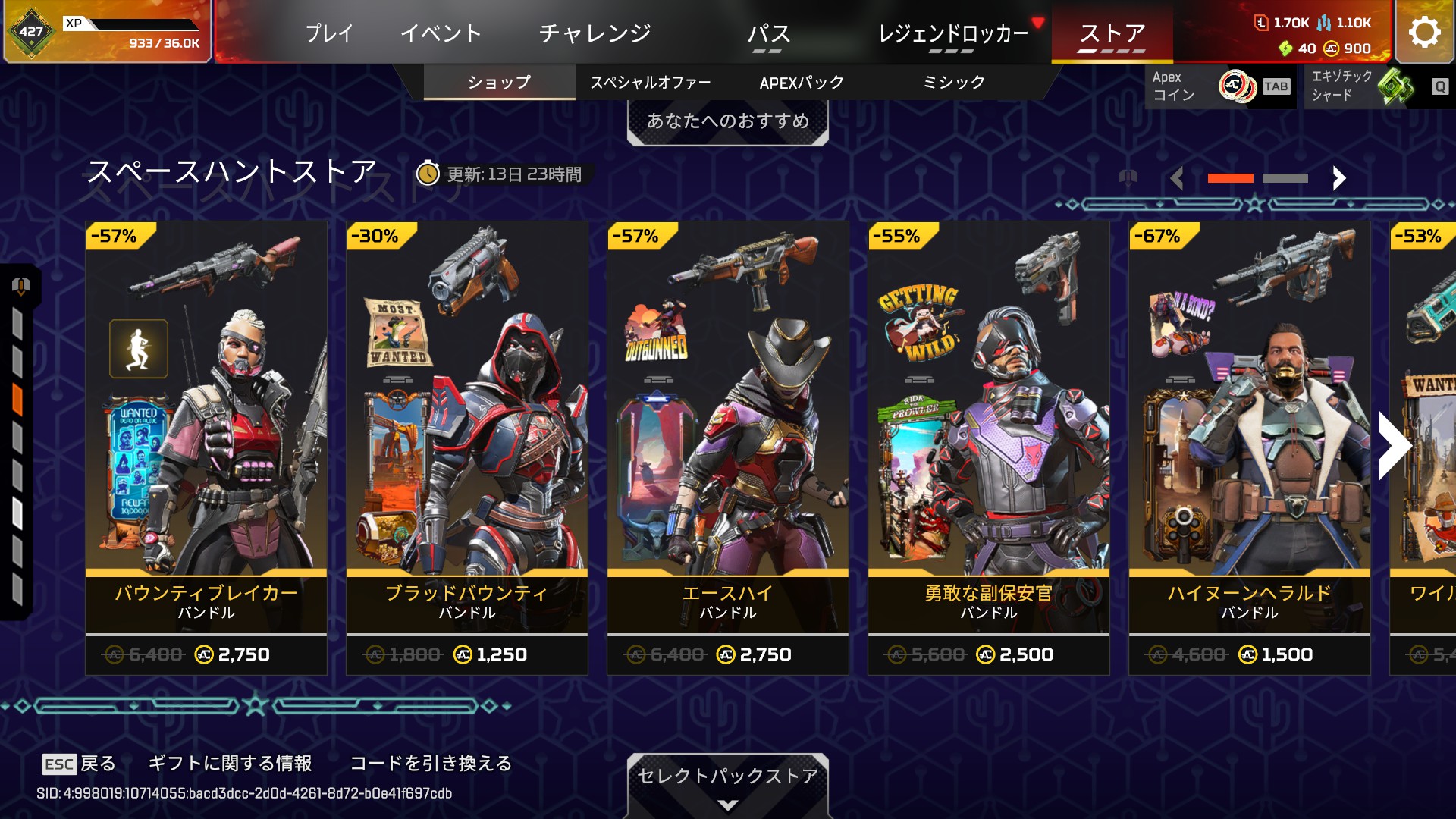The image size is (1456, 819).
Task: Select the スペシャルオファー sub-tab
Action: tap(651, 82)
